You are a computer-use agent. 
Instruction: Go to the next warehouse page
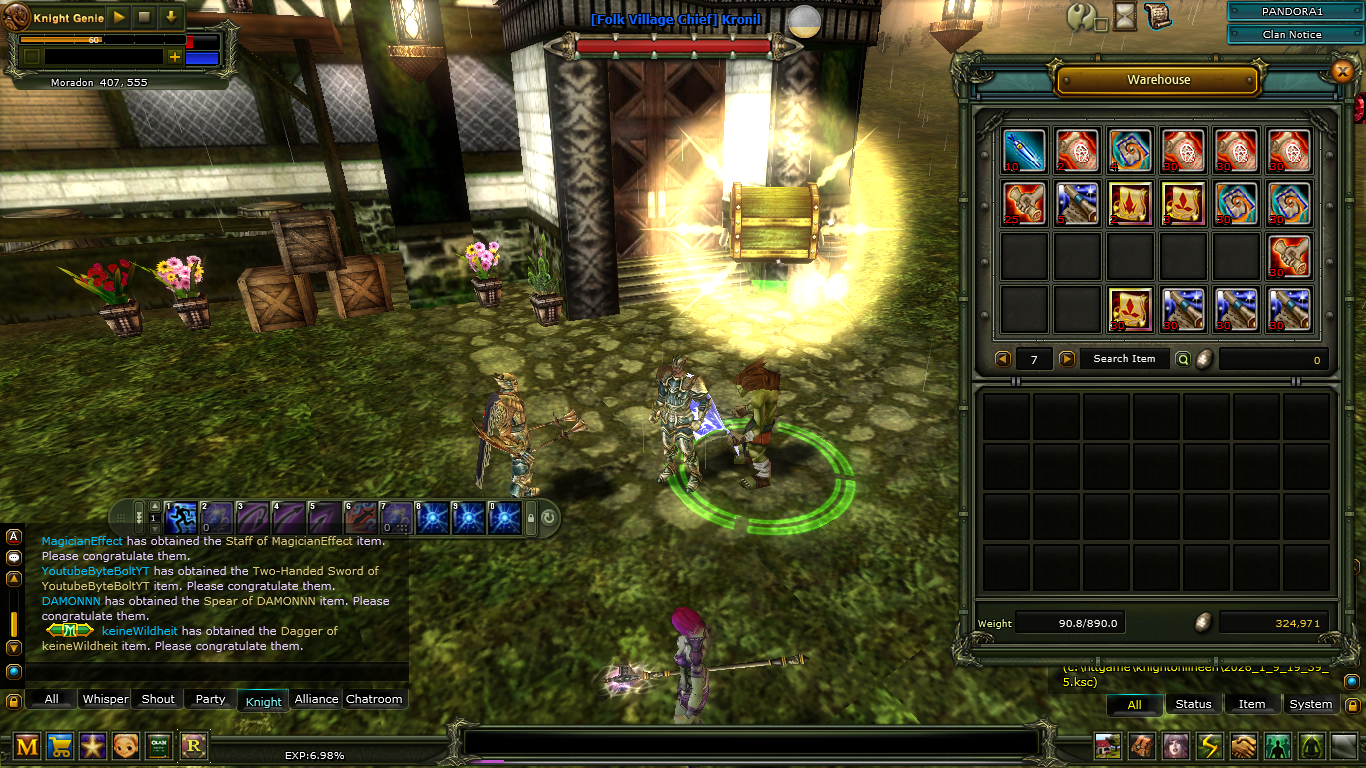(x=1067, y=359)
